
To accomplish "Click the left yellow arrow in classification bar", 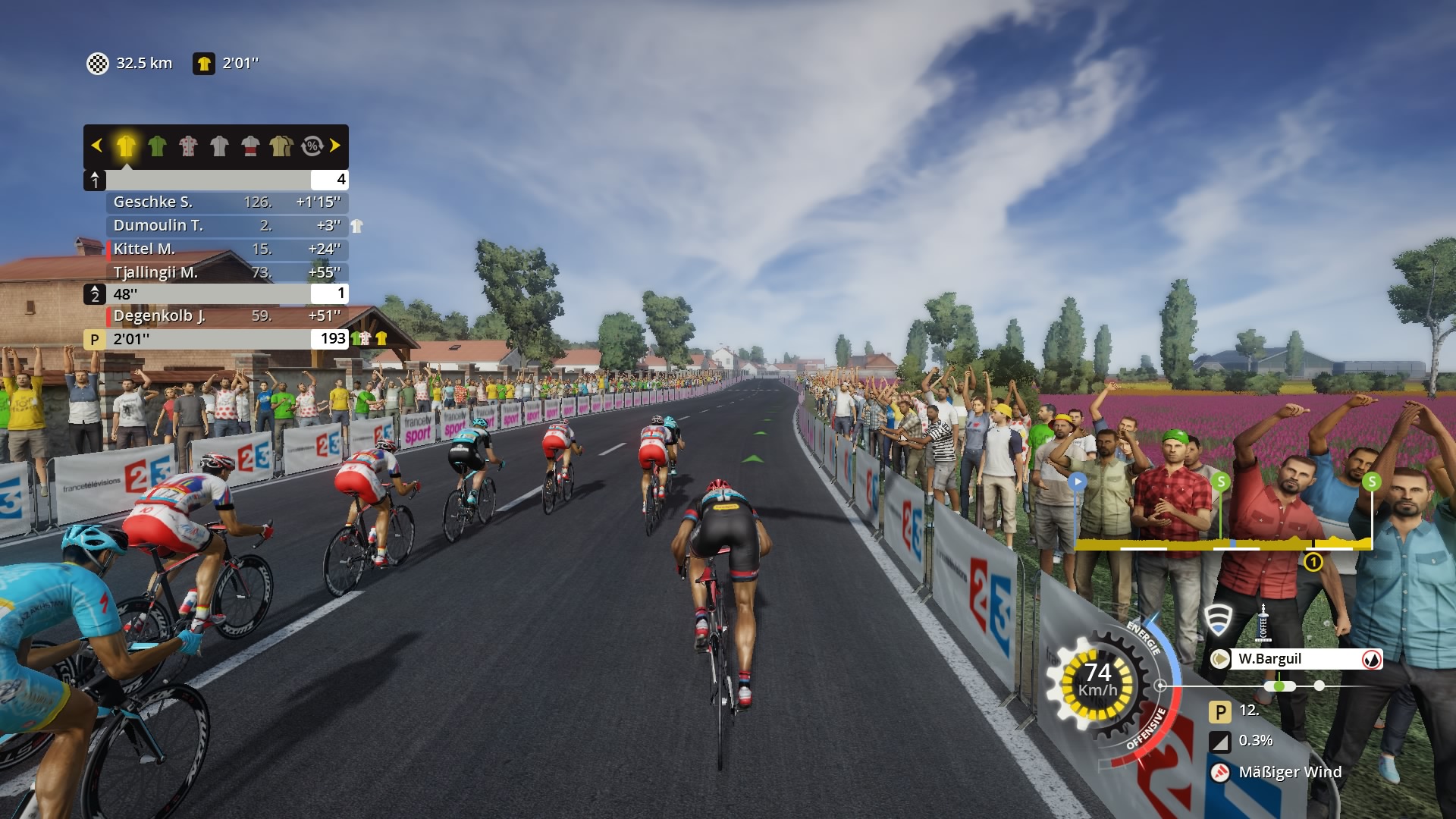I will tap(96, 146).
